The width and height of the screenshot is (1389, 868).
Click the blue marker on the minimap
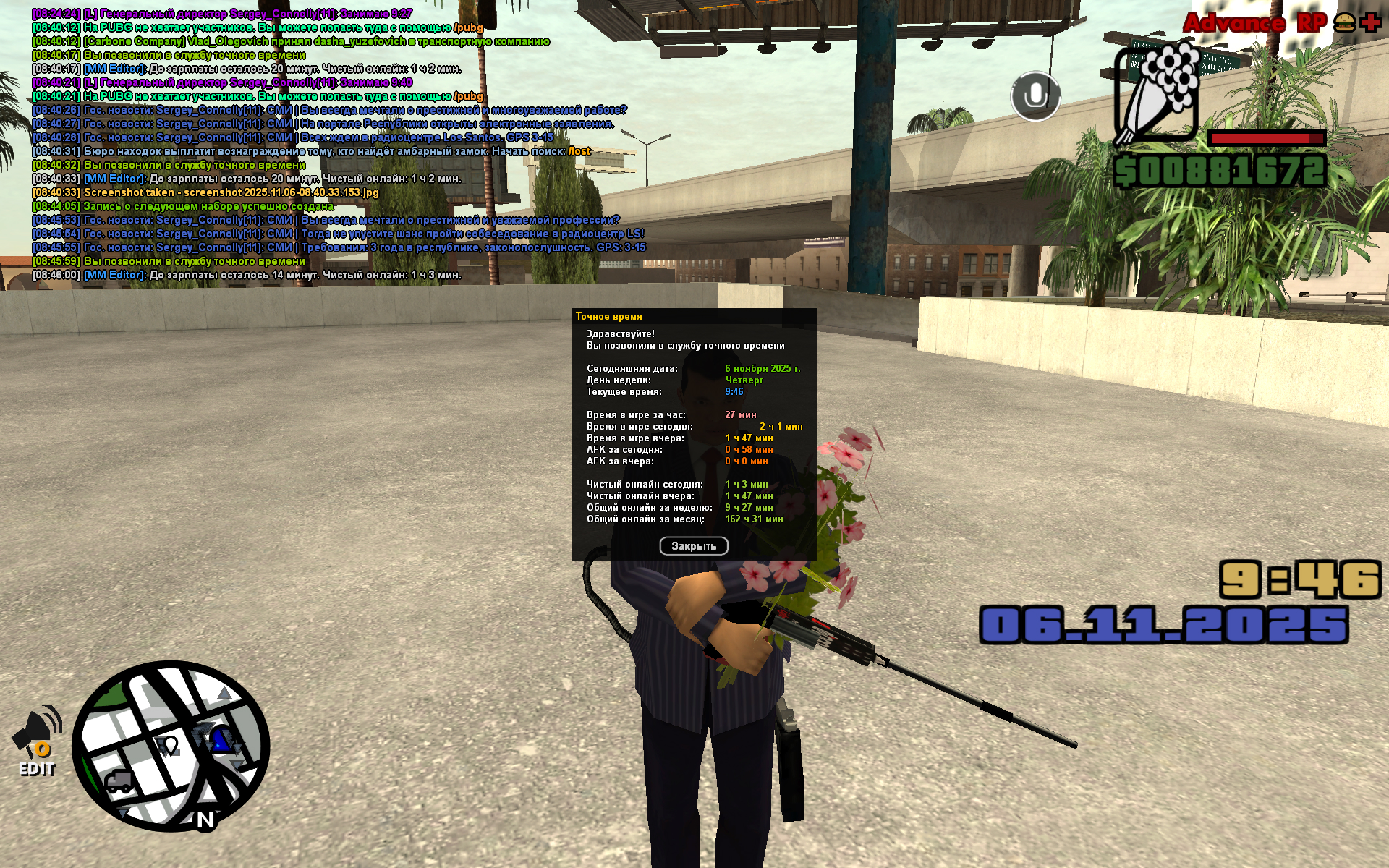point(220,741)
